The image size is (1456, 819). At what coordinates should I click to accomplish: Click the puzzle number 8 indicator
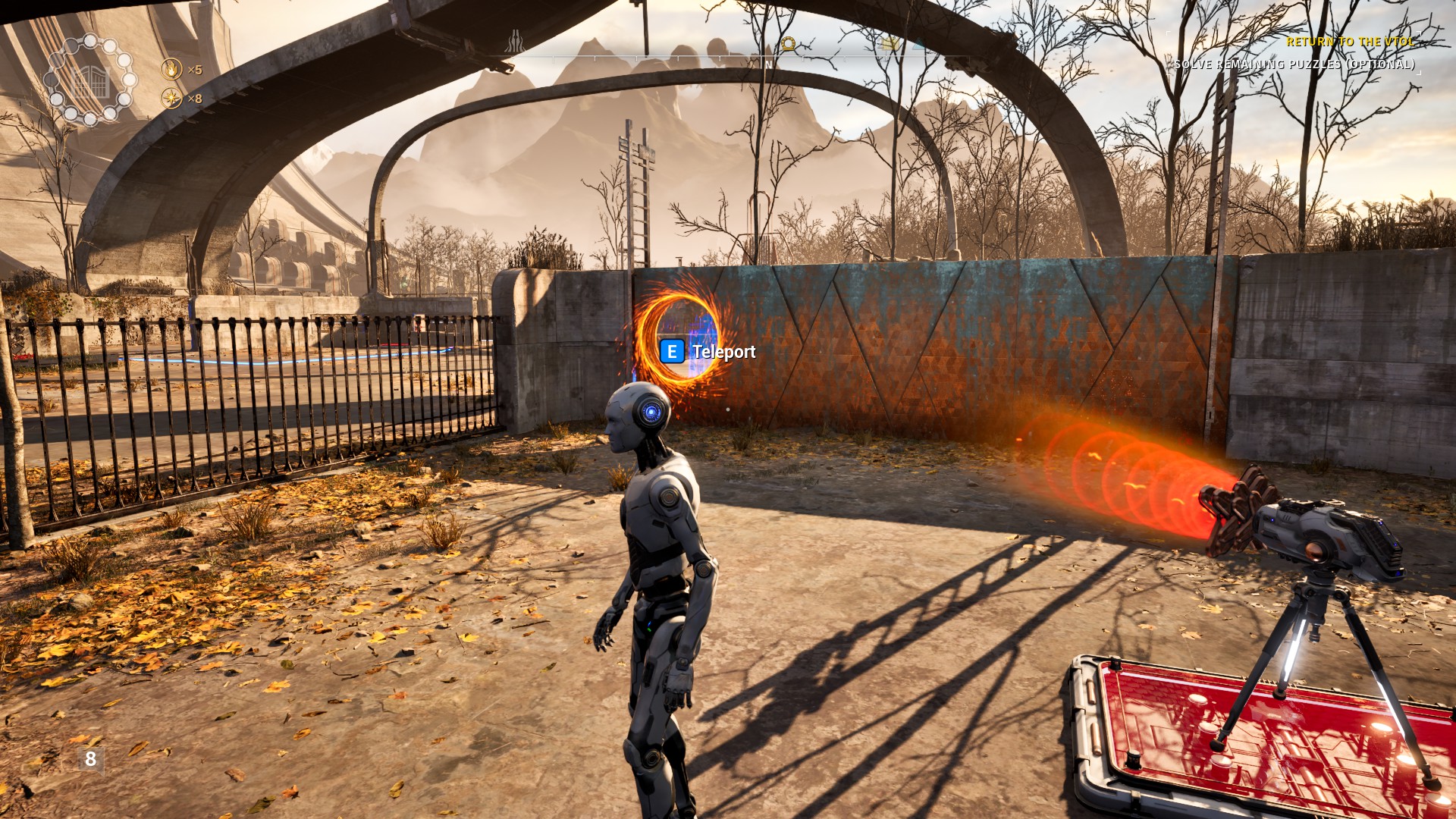(91, 759)
